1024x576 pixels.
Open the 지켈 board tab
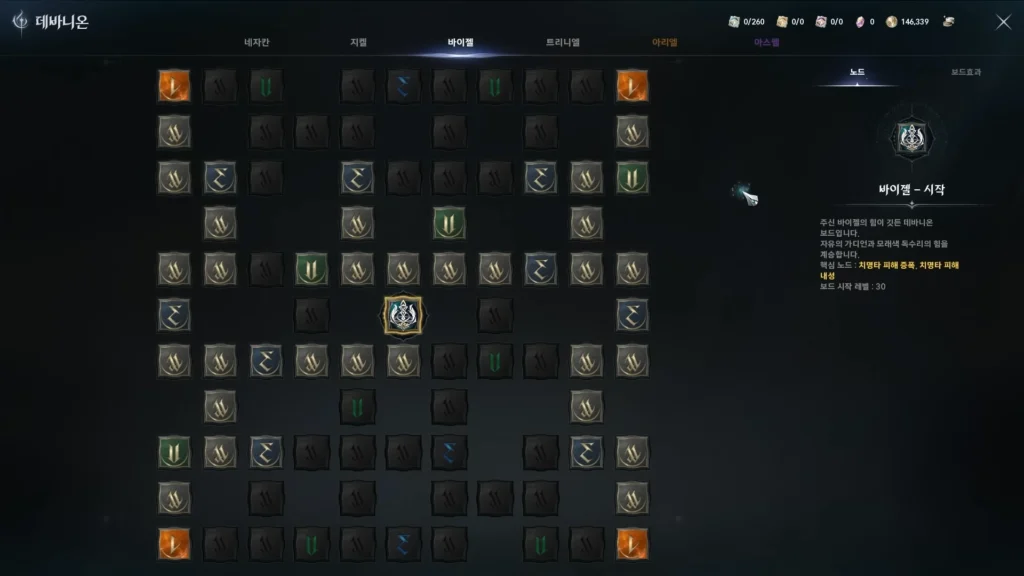(358, 43)
